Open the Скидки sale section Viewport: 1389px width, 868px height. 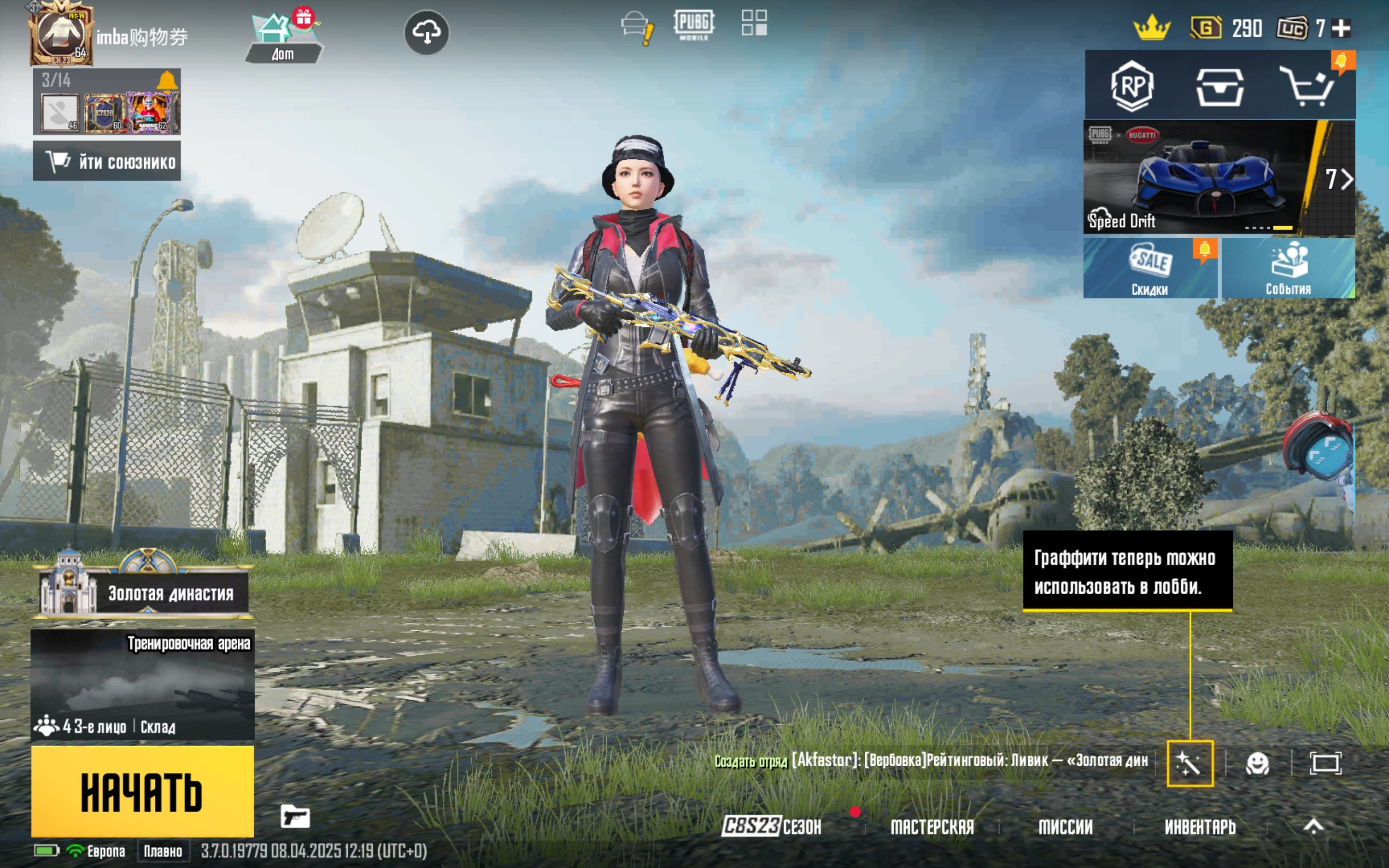click(1150, 268)
